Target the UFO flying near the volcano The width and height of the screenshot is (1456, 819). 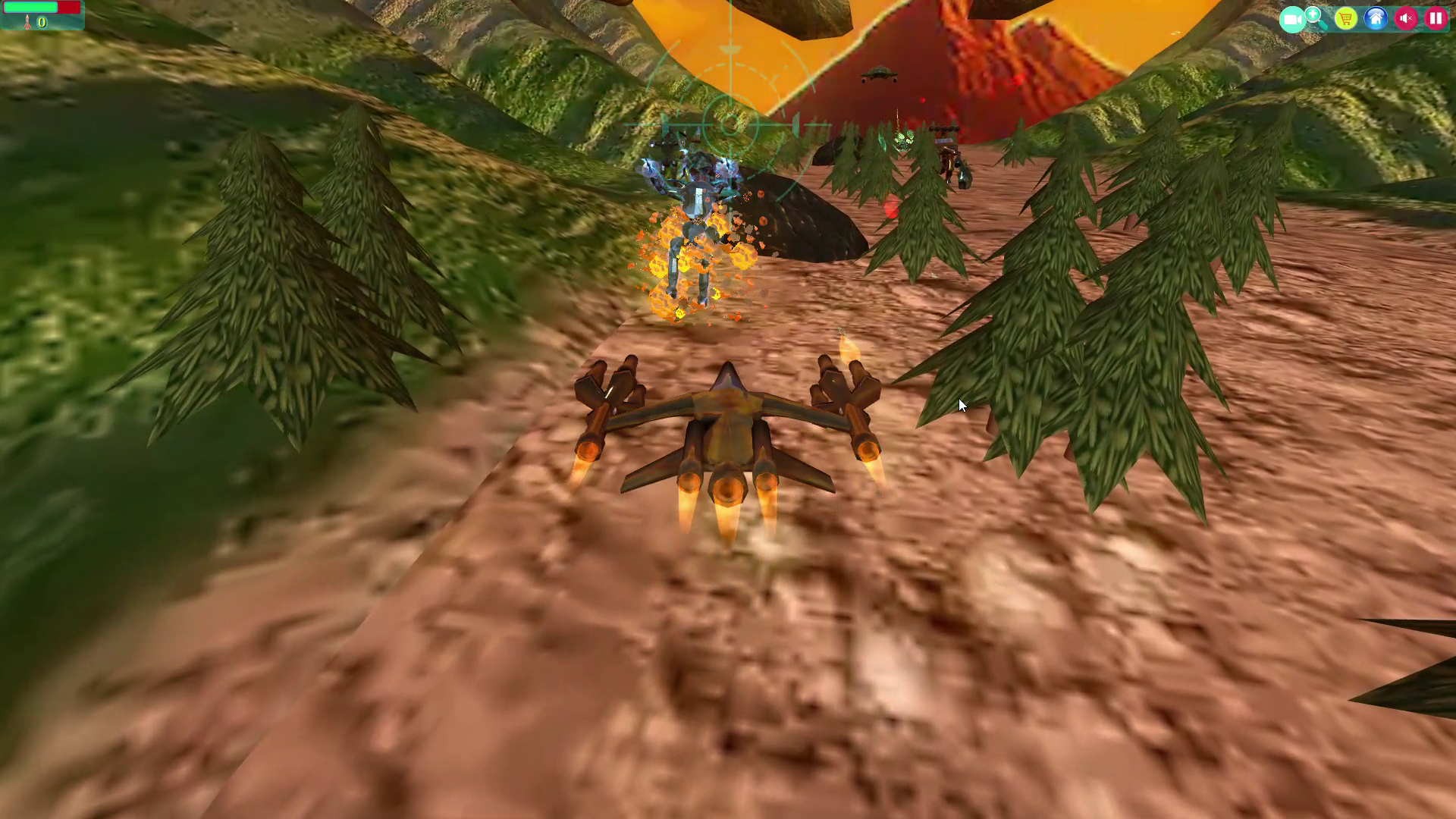tap(877, 74)
